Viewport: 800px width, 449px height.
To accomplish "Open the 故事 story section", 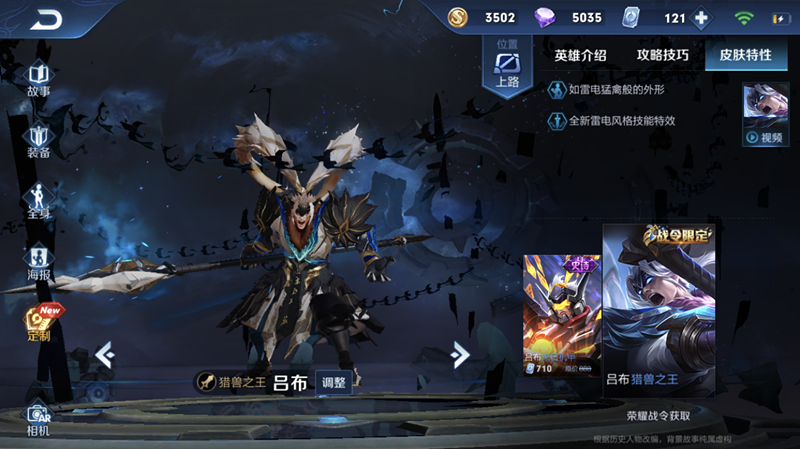I will [38, 78].
